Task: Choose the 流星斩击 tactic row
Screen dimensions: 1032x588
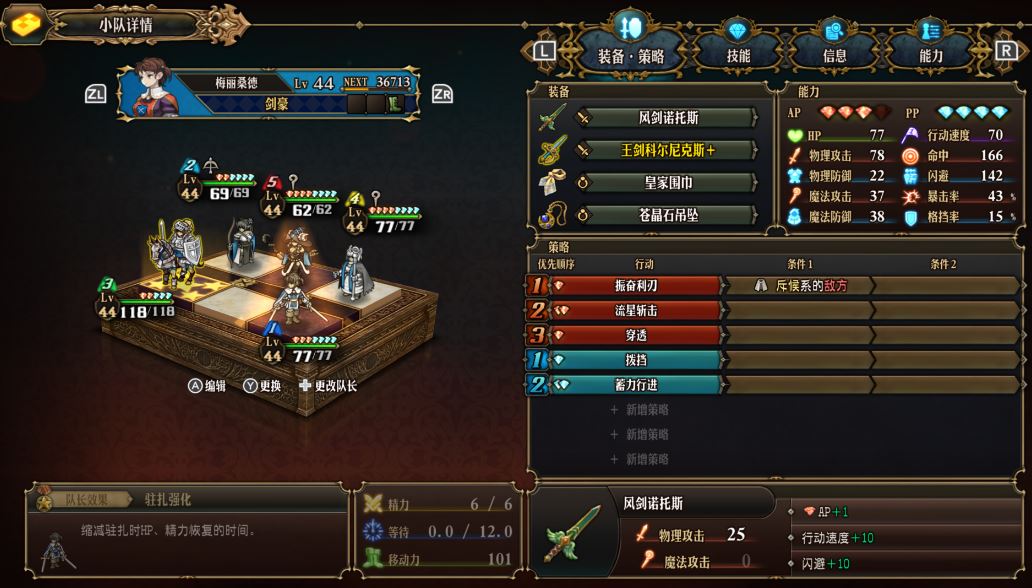Action: click(636, 311)
